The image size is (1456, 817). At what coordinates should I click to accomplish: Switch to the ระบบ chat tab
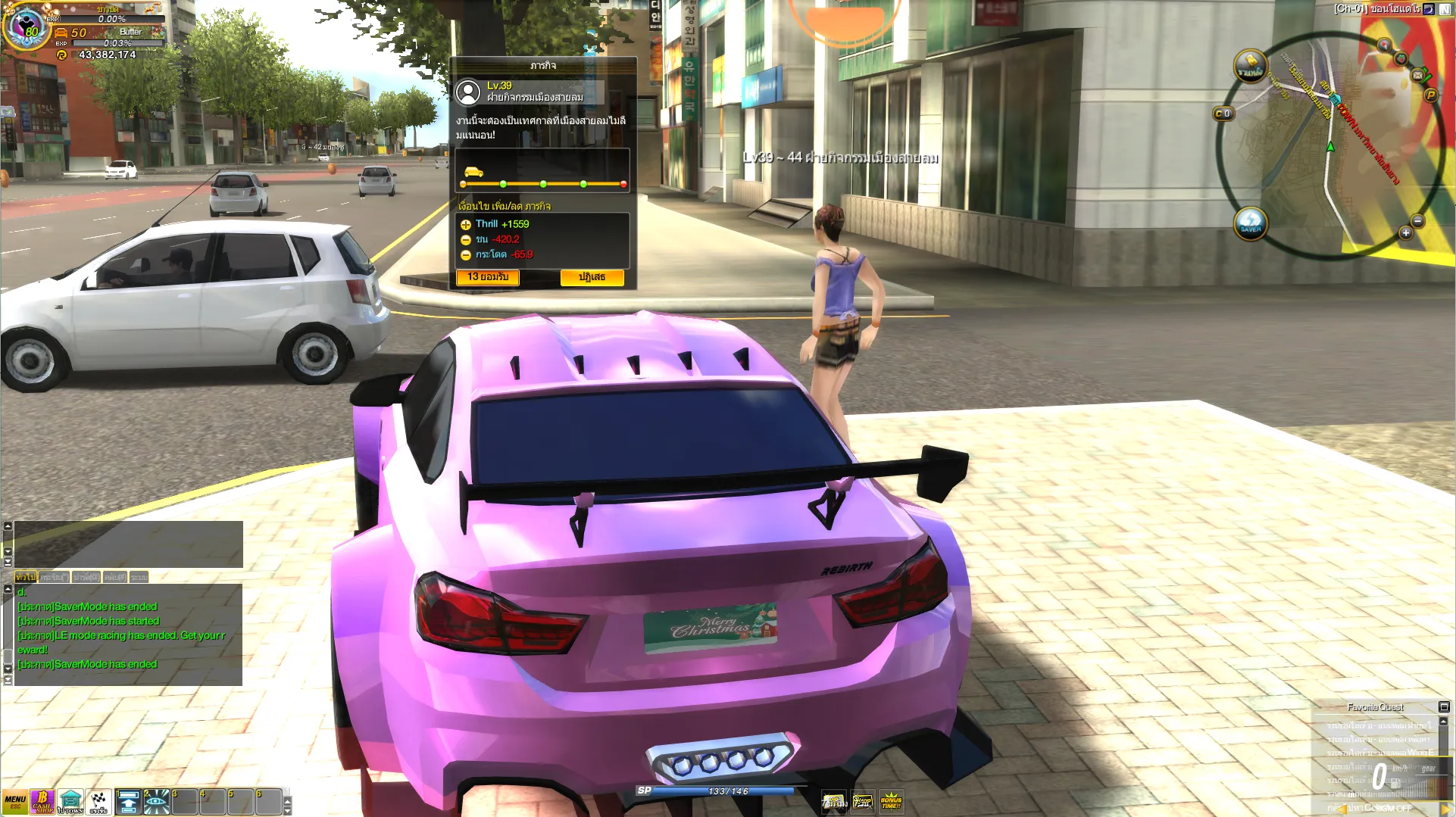(139, 577)
